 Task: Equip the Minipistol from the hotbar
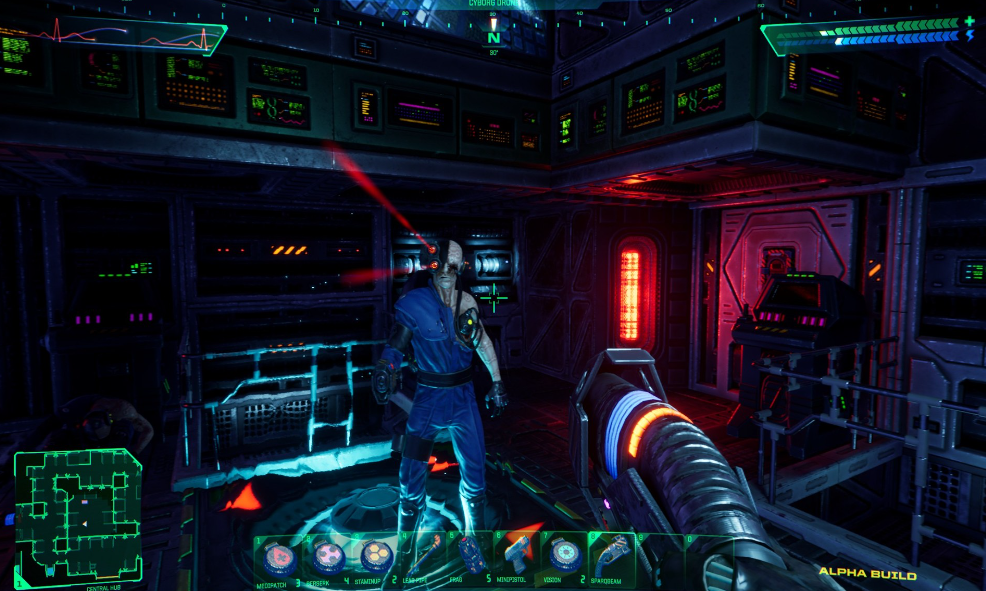point(517,556)
